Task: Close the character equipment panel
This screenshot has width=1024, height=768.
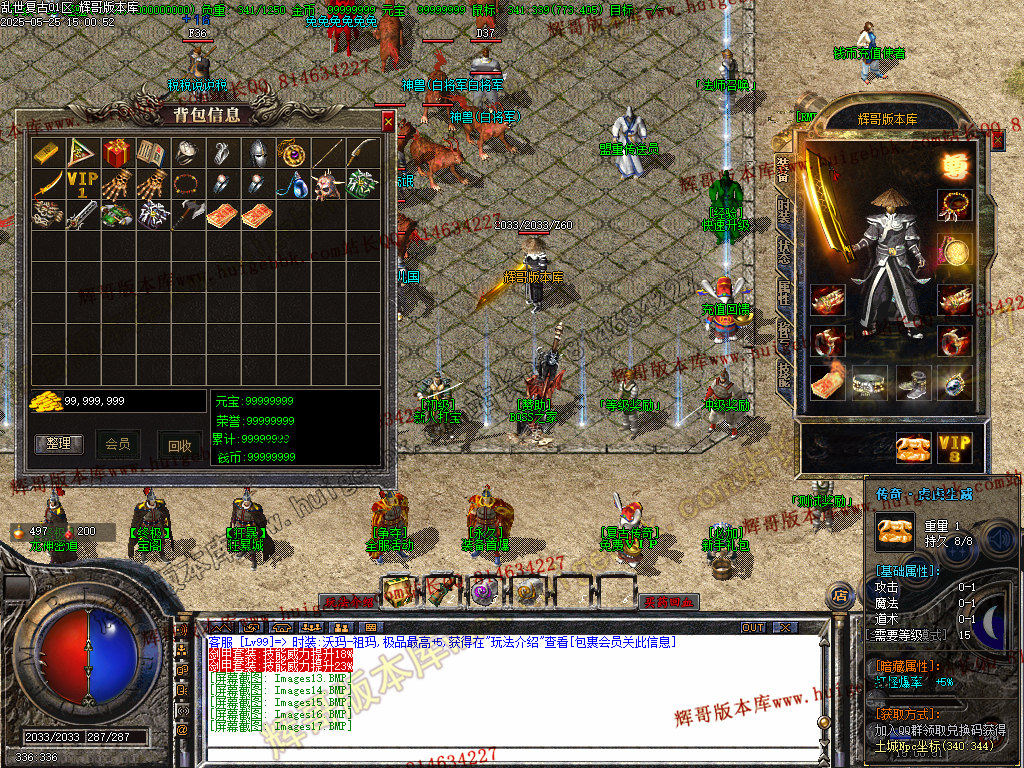Action: pyautogui.click(x=996, y=141)
